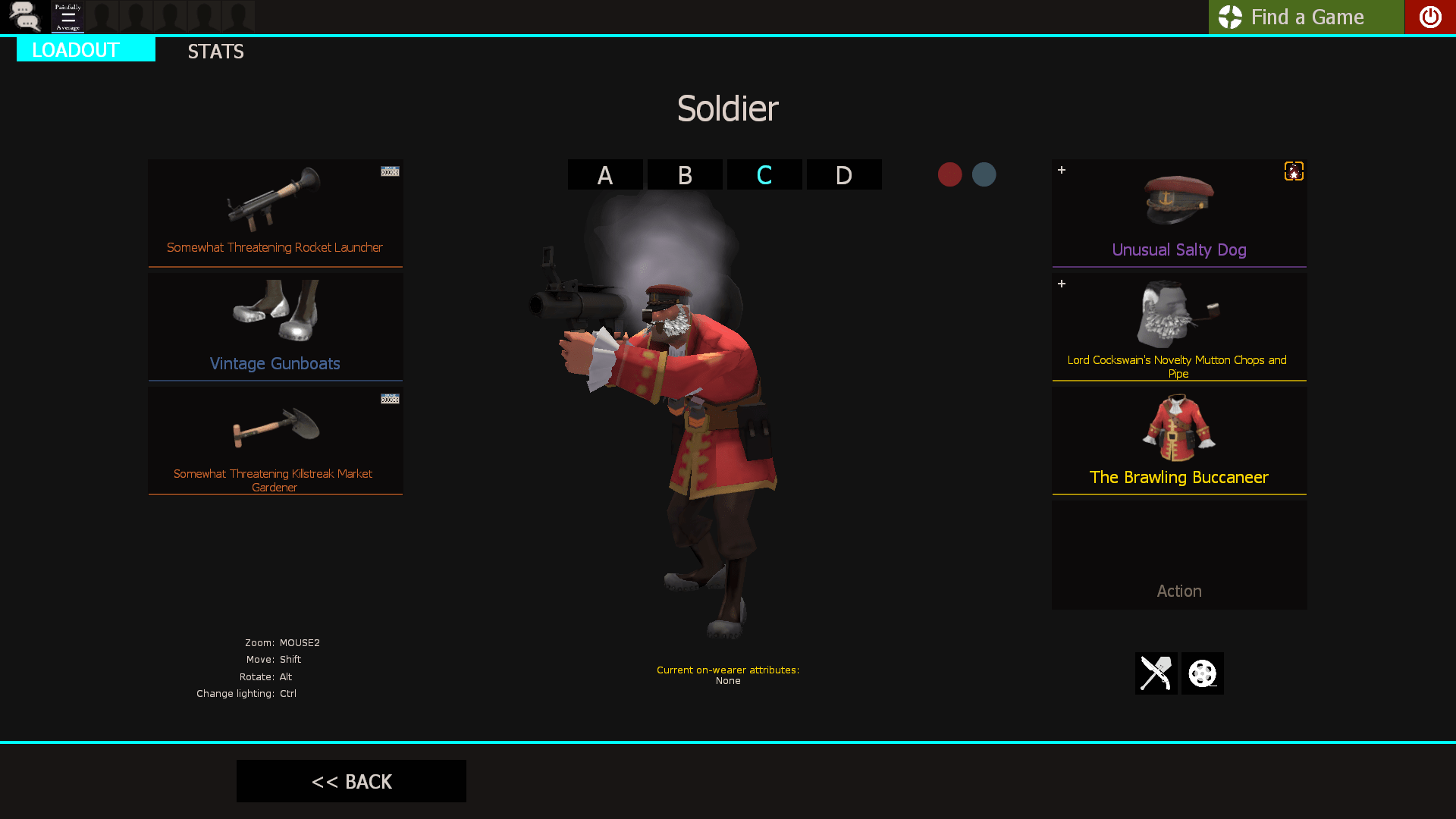Open the chat messages icon

pyautogui.click(x=25, y=17)
